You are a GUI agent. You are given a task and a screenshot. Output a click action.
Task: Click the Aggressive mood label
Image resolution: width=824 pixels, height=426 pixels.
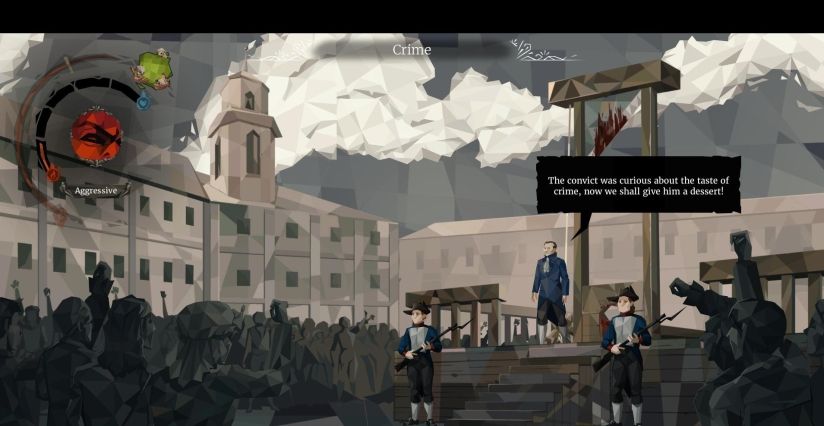pyautogui.click(x=96, y=190)
